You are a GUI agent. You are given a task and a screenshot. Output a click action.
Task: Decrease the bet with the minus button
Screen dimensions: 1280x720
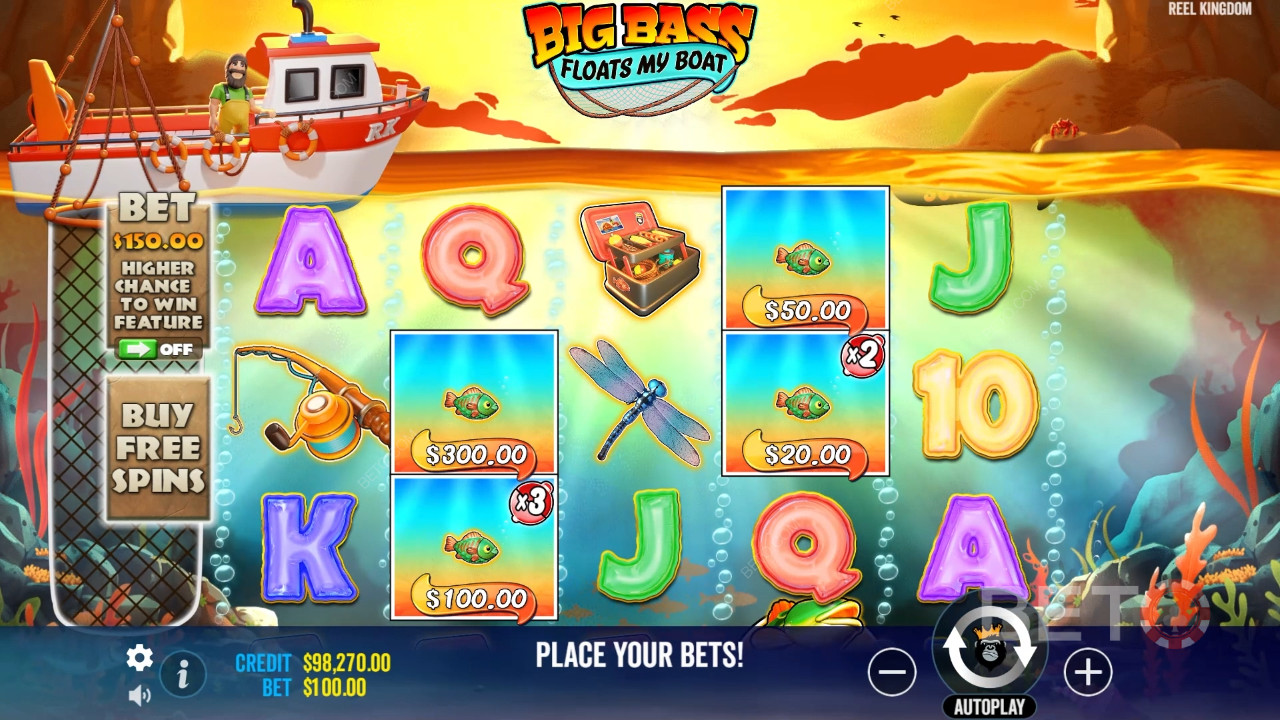892,673
